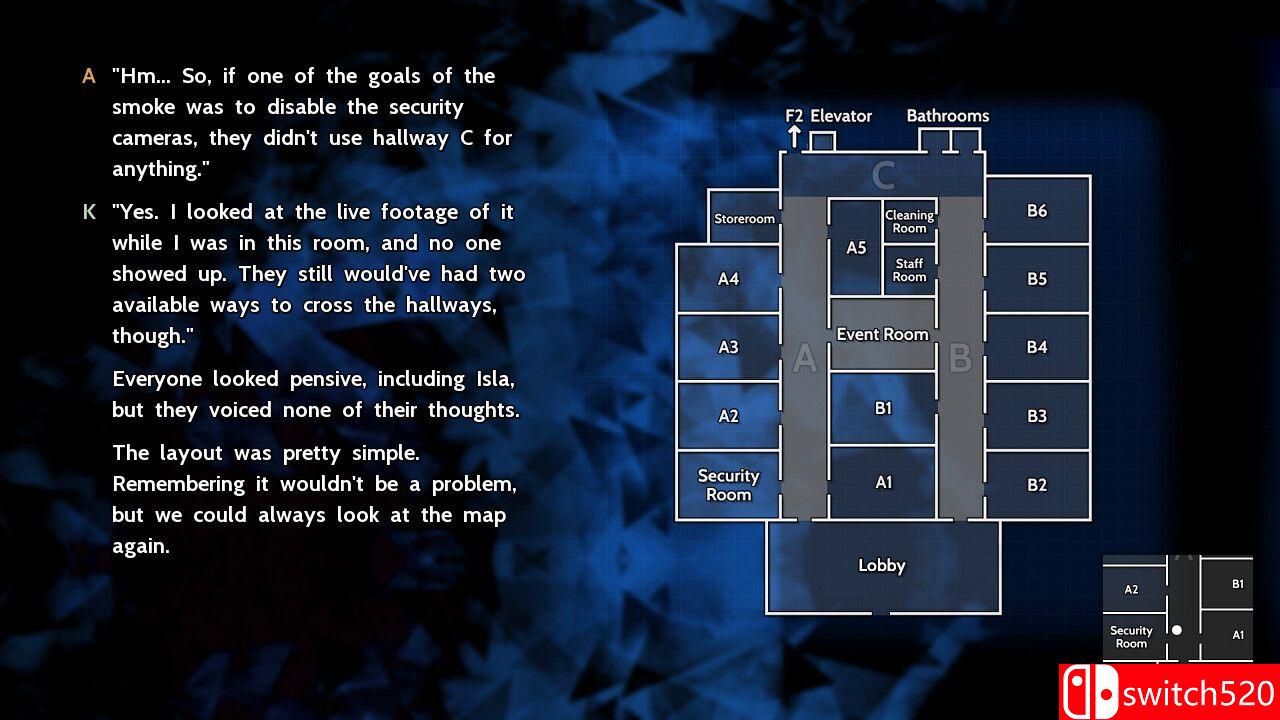Click speaker label A beside the dialogue
Screen dimensions: 1280x720
(x=87, y=75)
